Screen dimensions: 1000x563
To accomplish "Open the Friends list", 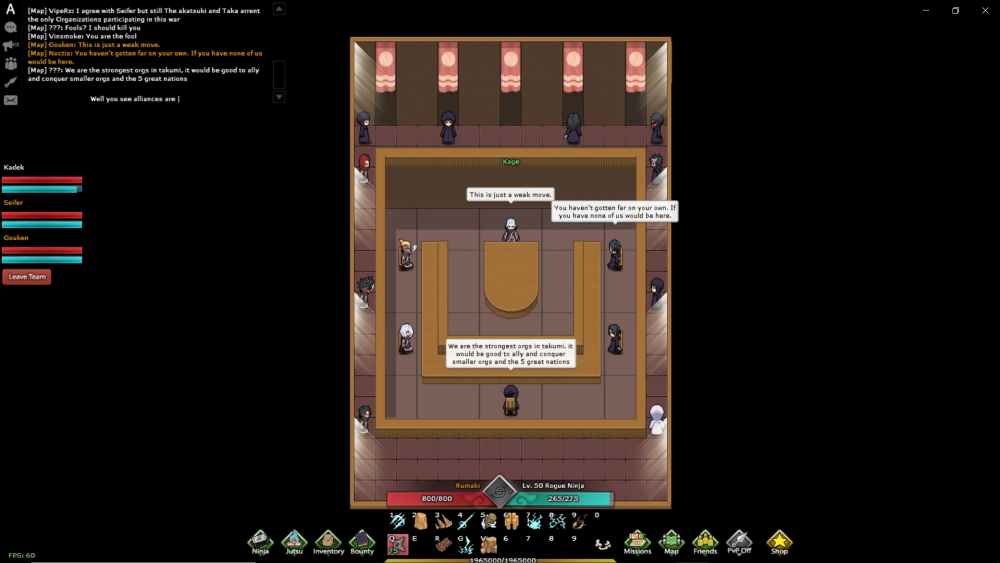I will pos(705,541).
